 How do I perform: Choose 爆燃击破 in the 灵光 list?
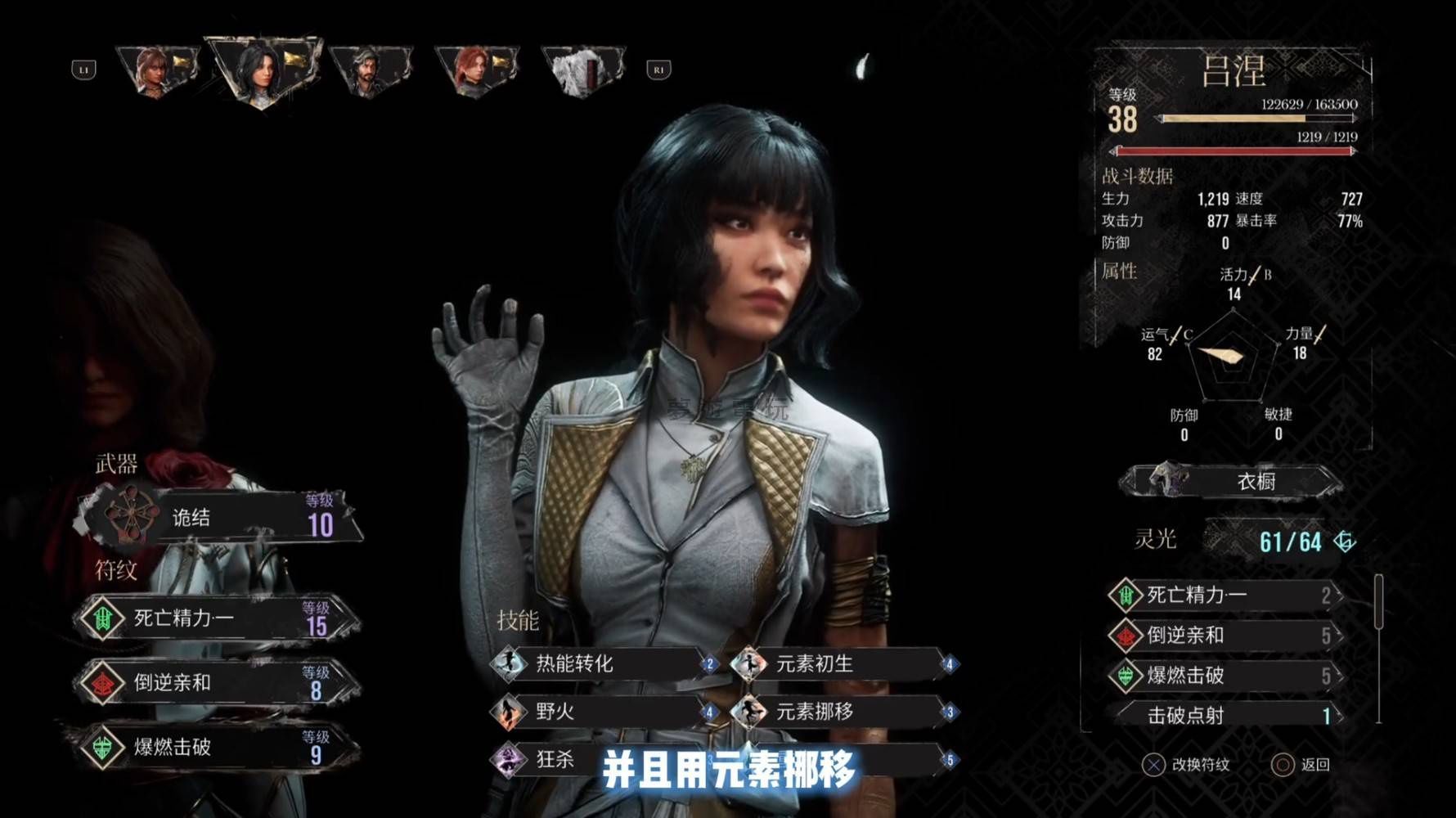(1225, 676)
